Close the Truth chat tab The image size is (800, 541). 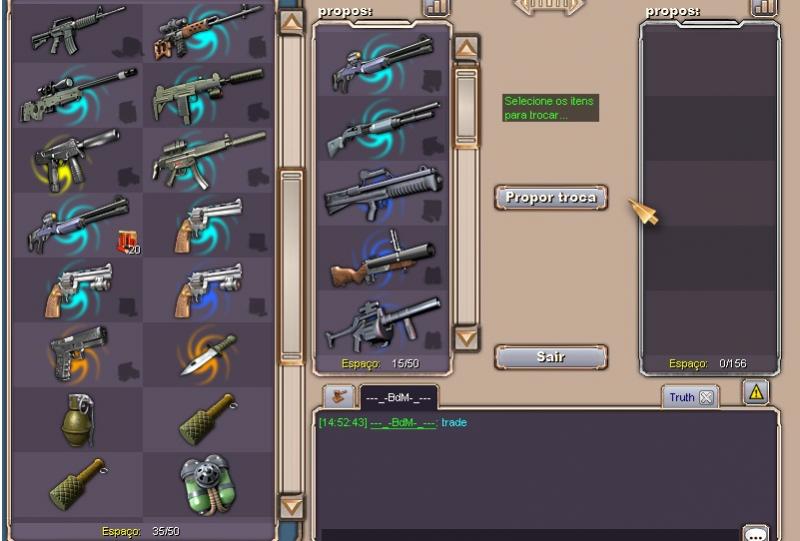706,397
